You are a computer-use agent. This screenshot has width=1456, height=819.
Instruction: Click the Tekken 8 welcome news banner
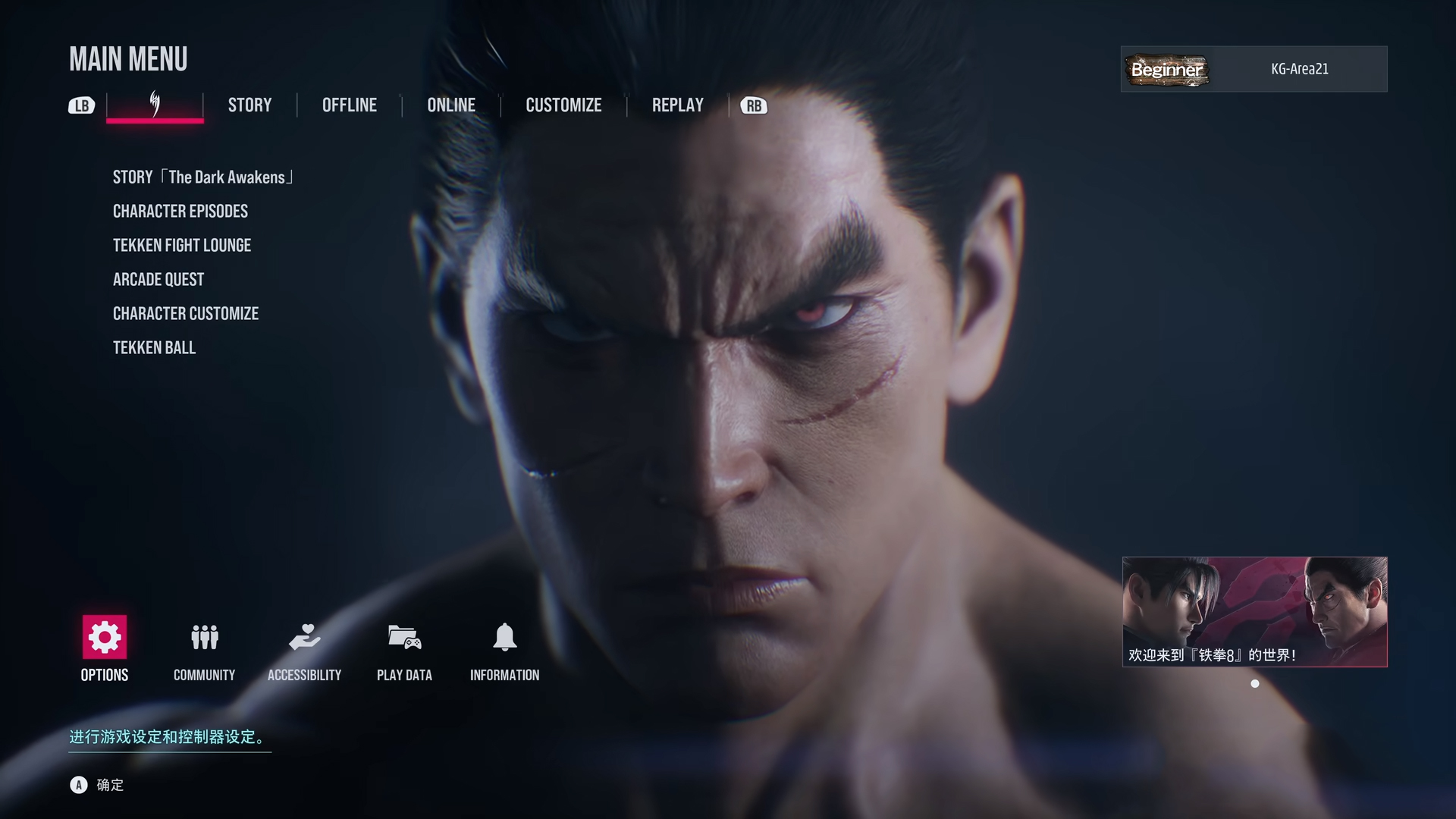pyautogui.click(x=1254, y=612)
